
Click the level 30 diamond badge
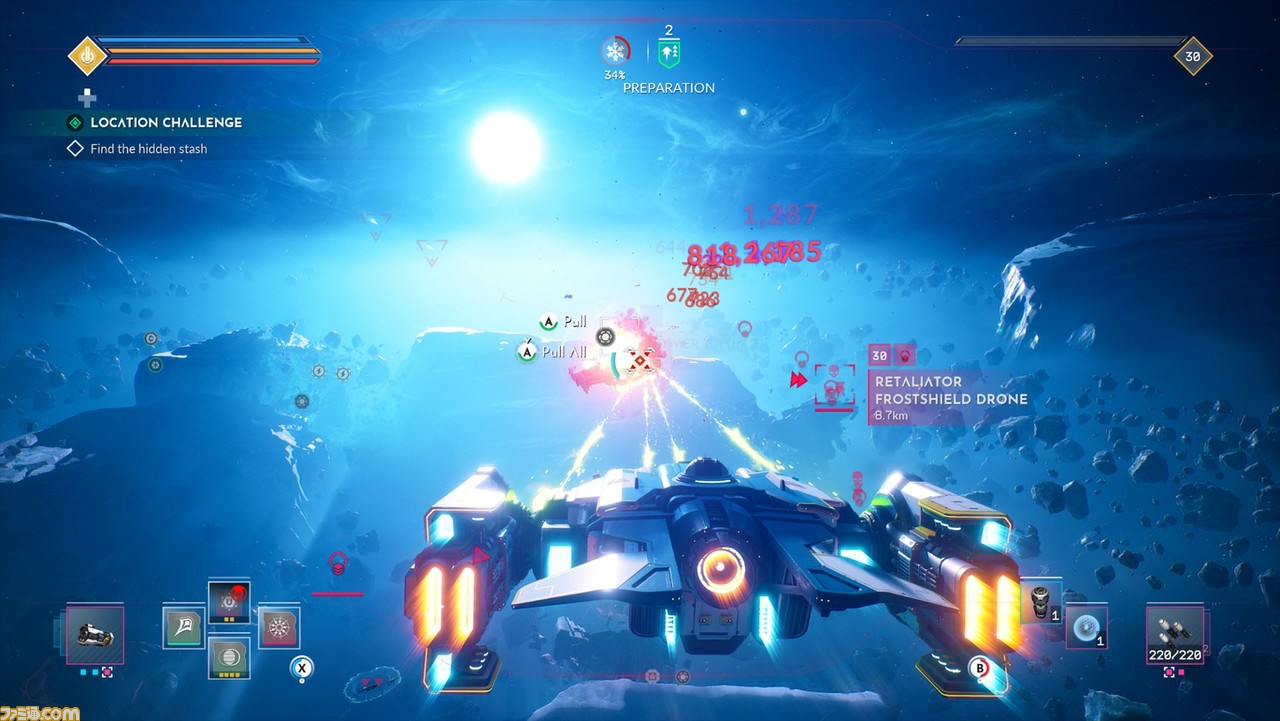[x=1192, y=57]
